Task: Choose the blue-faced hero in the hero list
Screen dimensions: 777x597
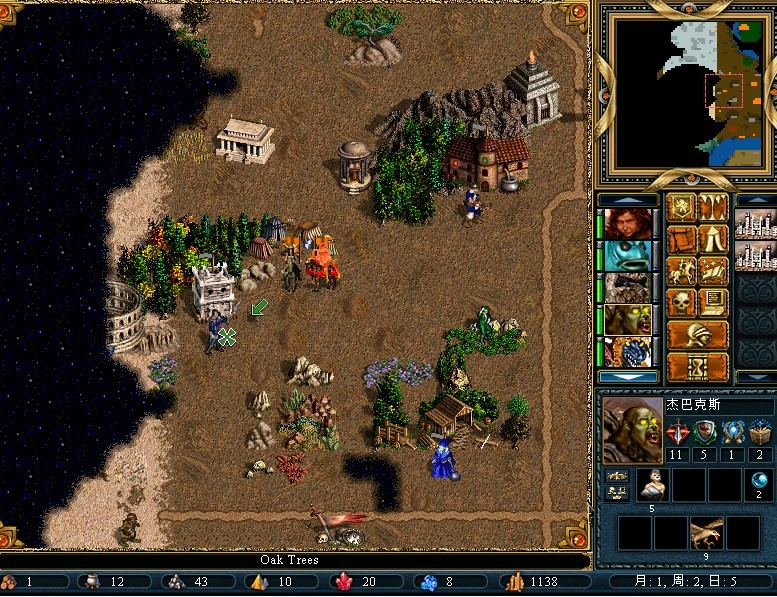Action: pos(627,256)
